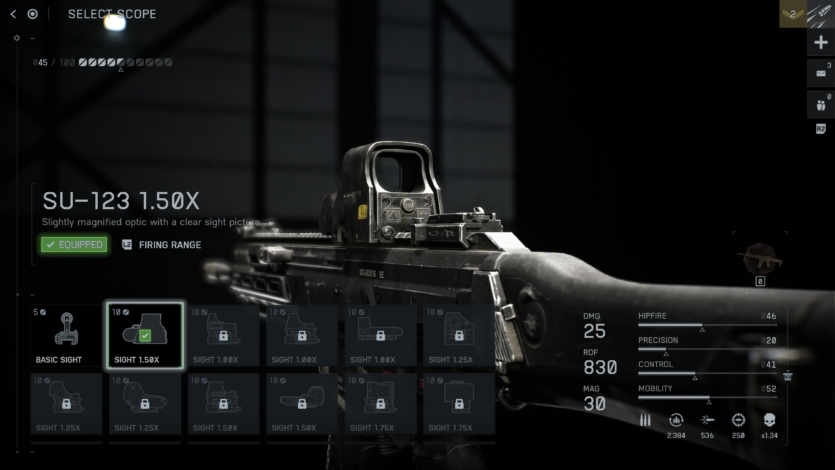Open the player rank badge showing 2
This screenshot has width=835, height=470.
[793, 14]
